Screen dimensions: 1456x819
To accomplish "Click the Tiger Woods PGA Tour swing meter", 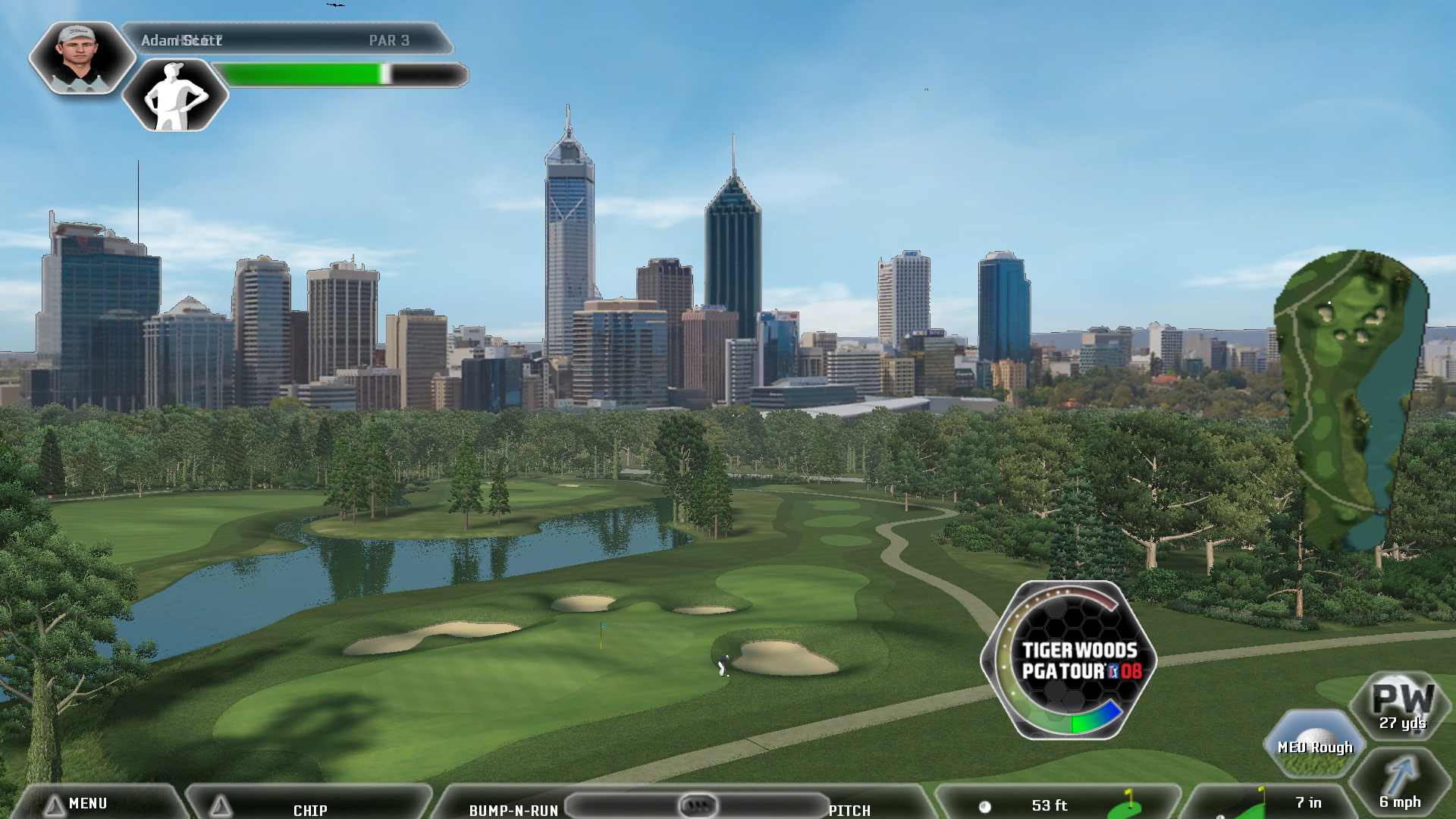I will coord(1070,661).
